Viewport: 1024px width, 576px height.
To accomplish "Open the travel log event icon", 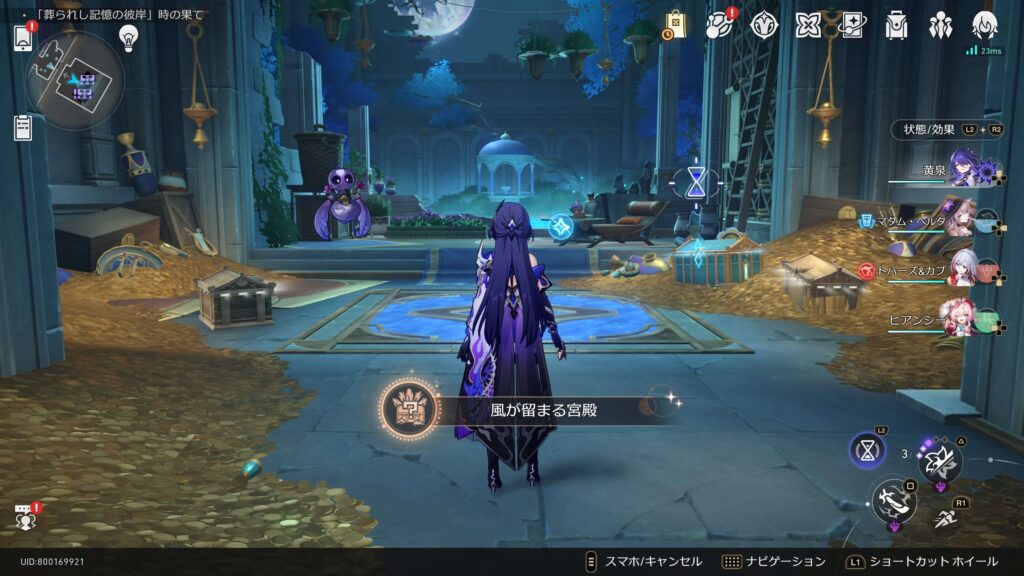I will [719, 25].
